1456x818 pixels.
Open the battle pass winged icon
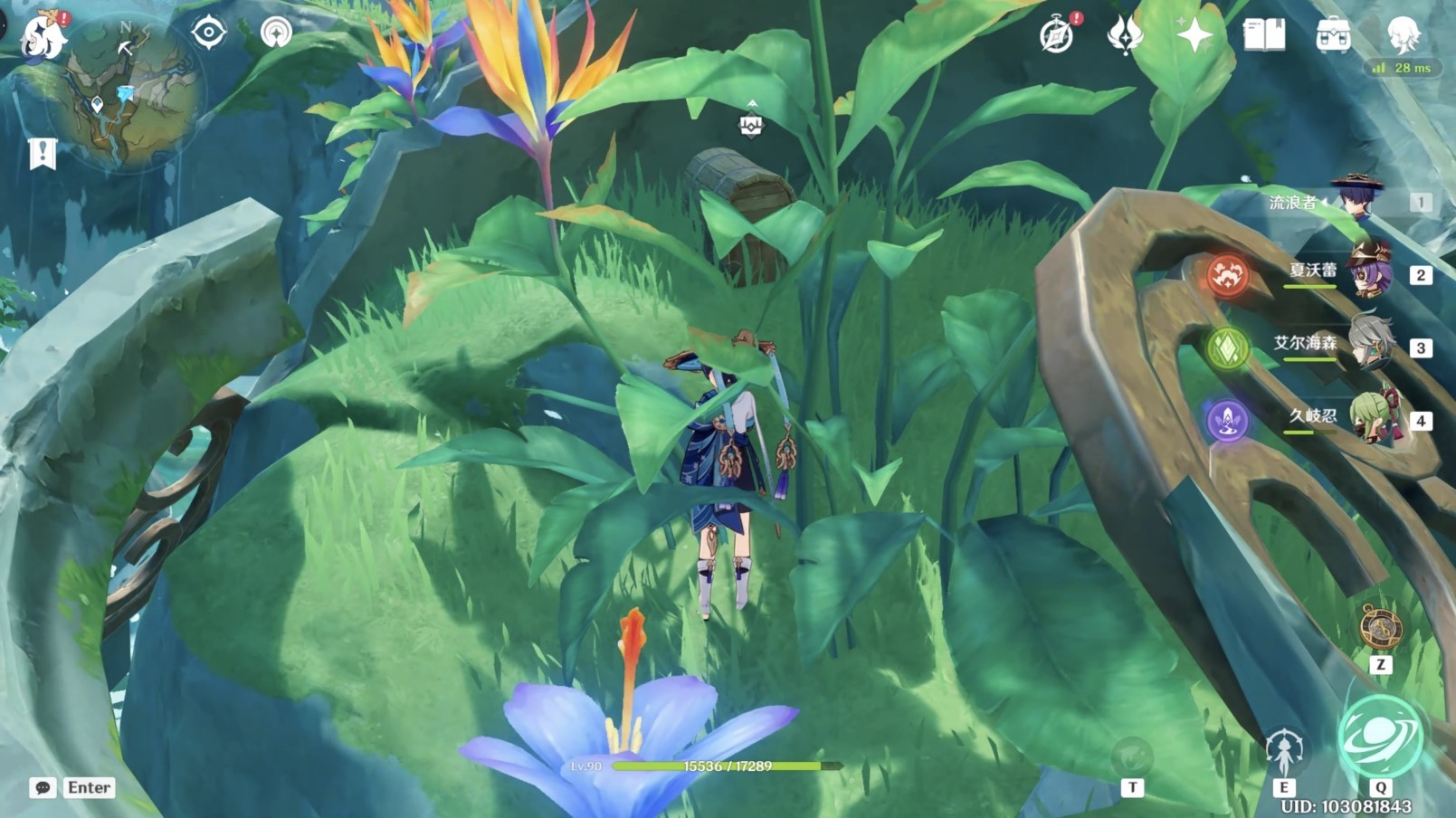tap(1125, 35)
